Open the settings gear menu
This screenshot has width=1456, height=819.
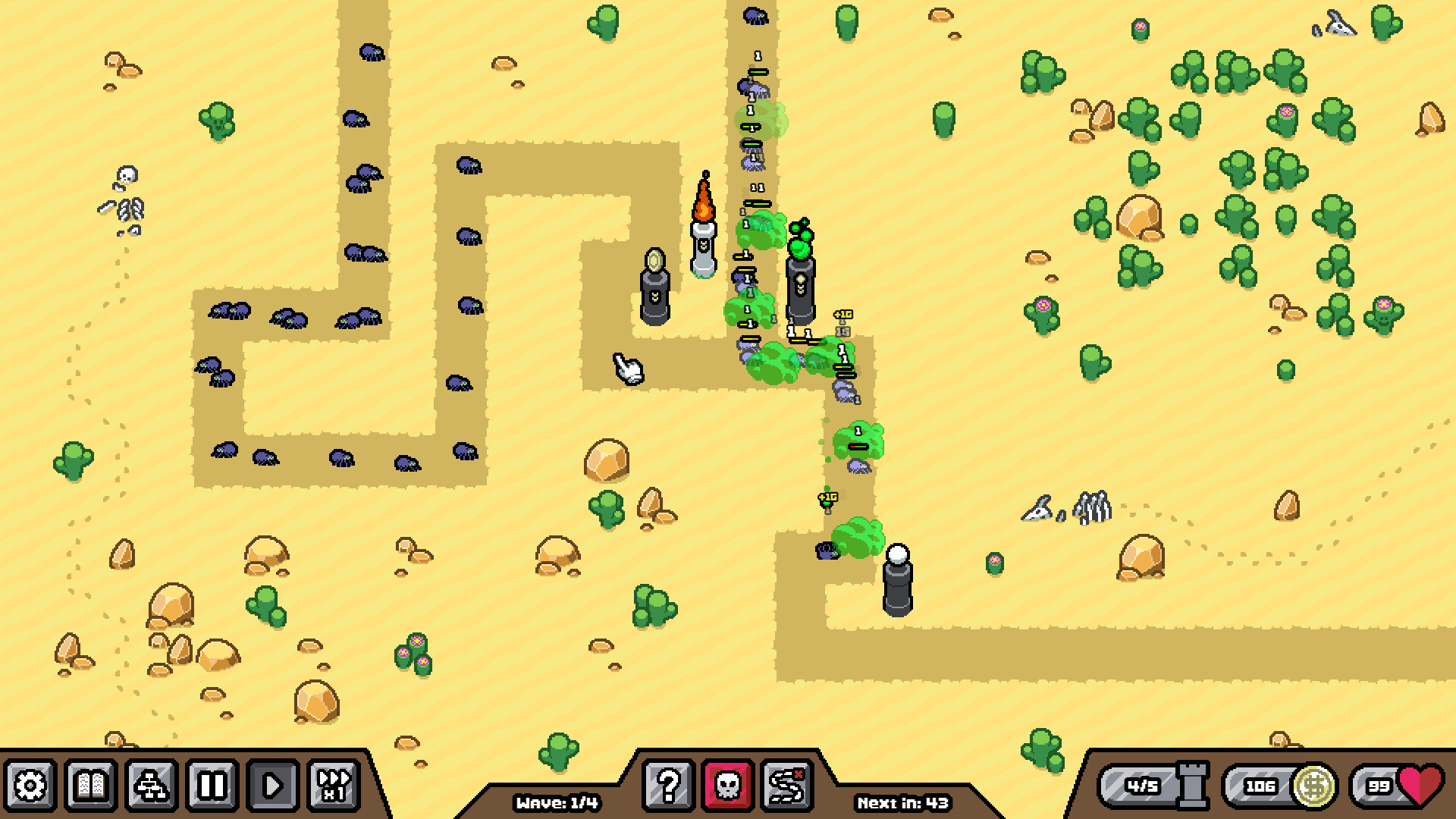click(27, 787)
